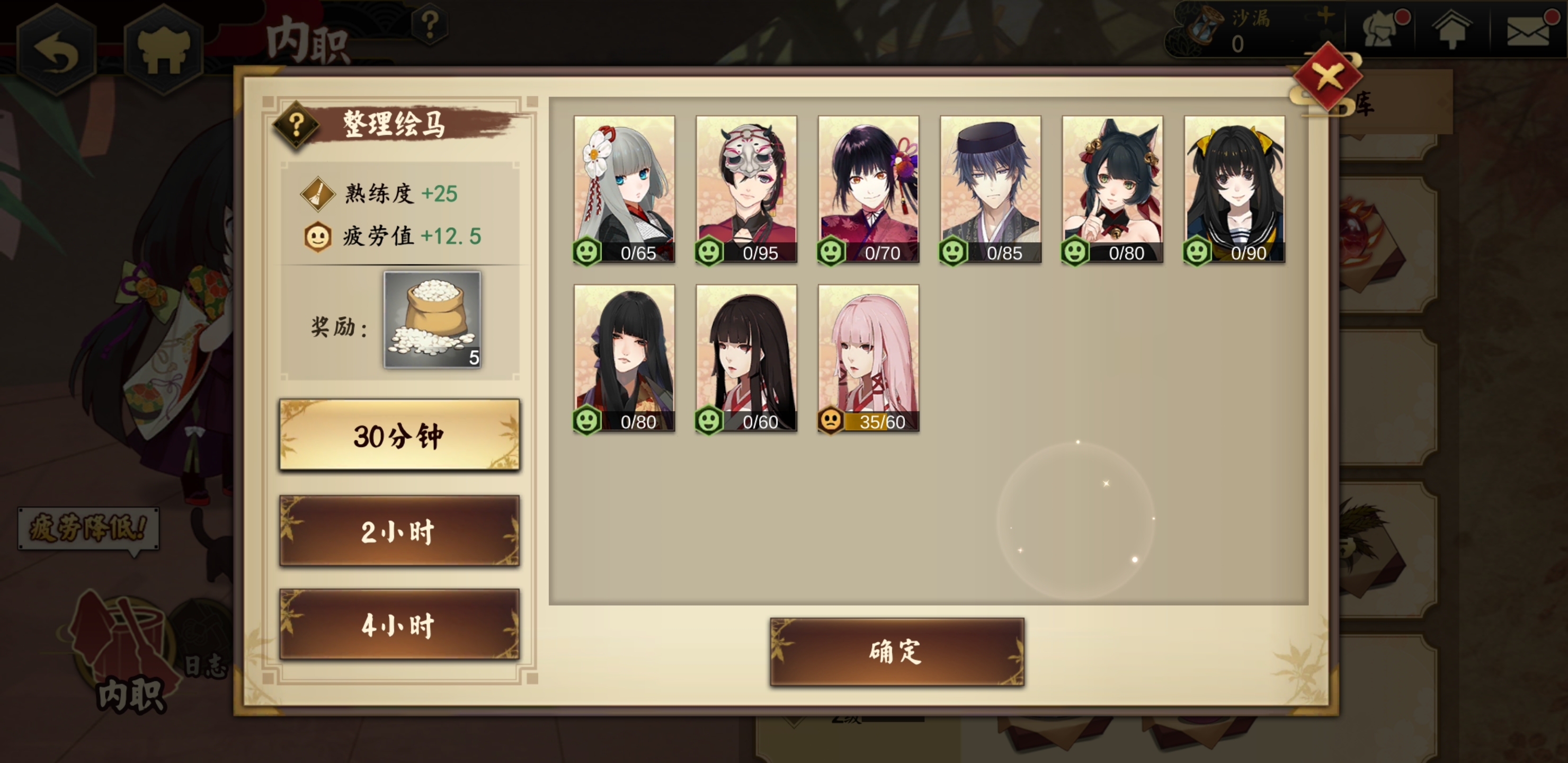The width and height of the screenshot is (1568, 763).
Task: Pick the 4小时 duration option
Action: tap(399, 624)
